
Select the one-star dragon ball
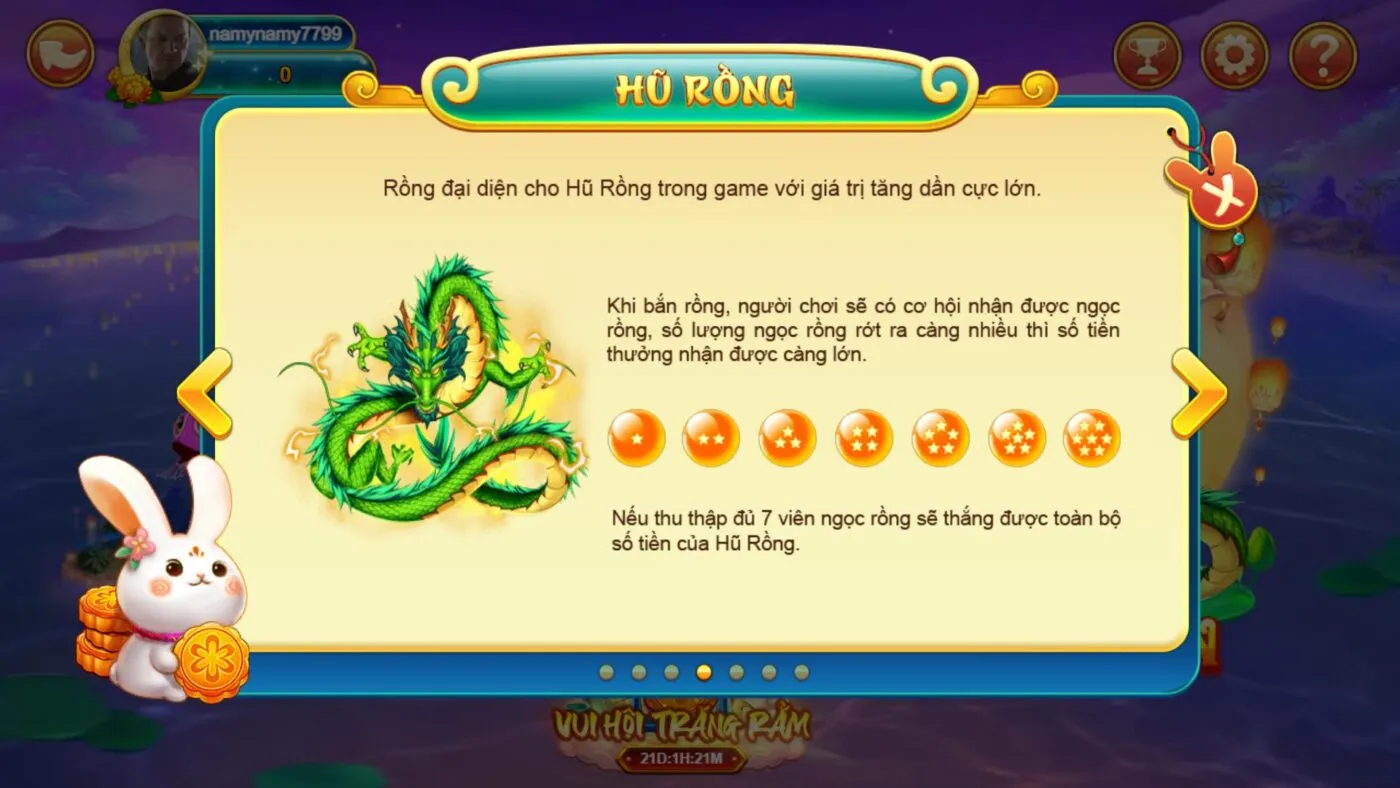(637, 437)
